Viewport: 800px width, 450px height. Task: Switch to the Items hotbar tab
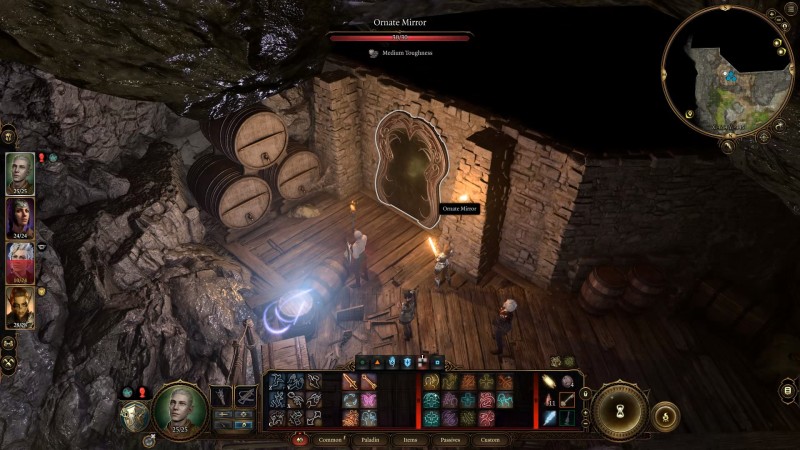click(x=410, y=439)
